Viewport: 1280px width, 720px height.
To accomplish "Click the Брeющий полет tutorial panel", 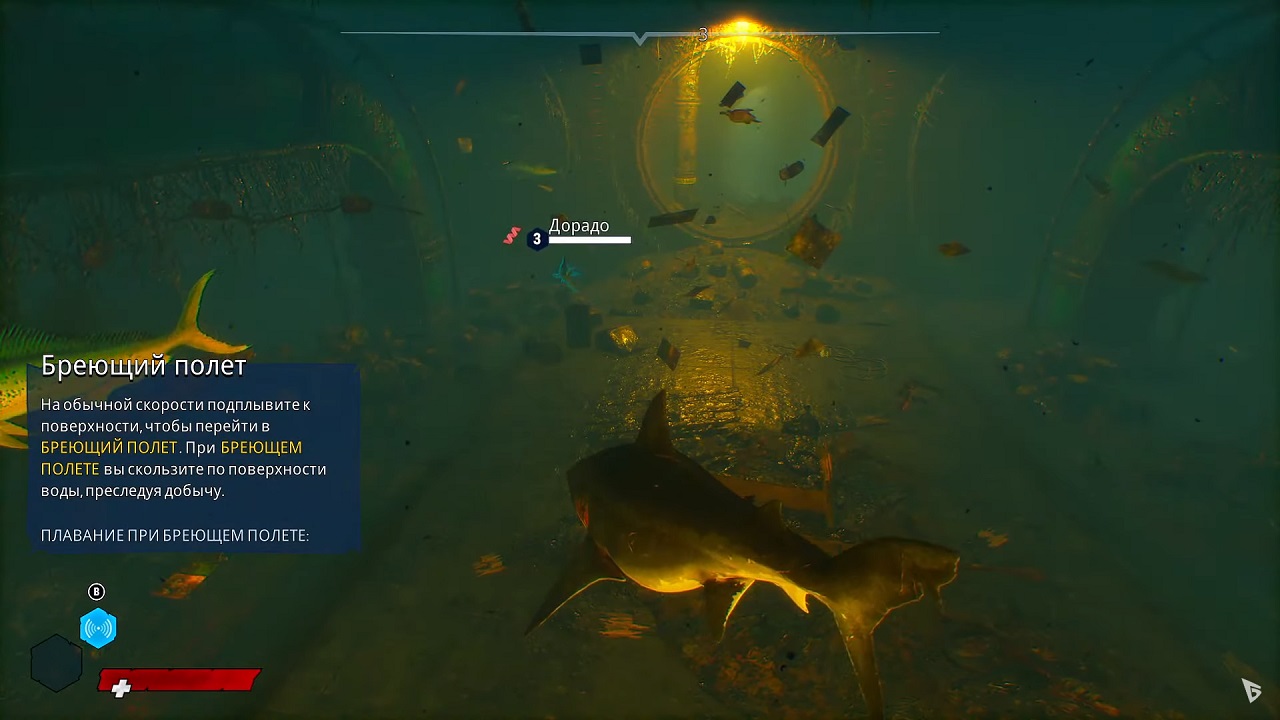I will [193, 456].
